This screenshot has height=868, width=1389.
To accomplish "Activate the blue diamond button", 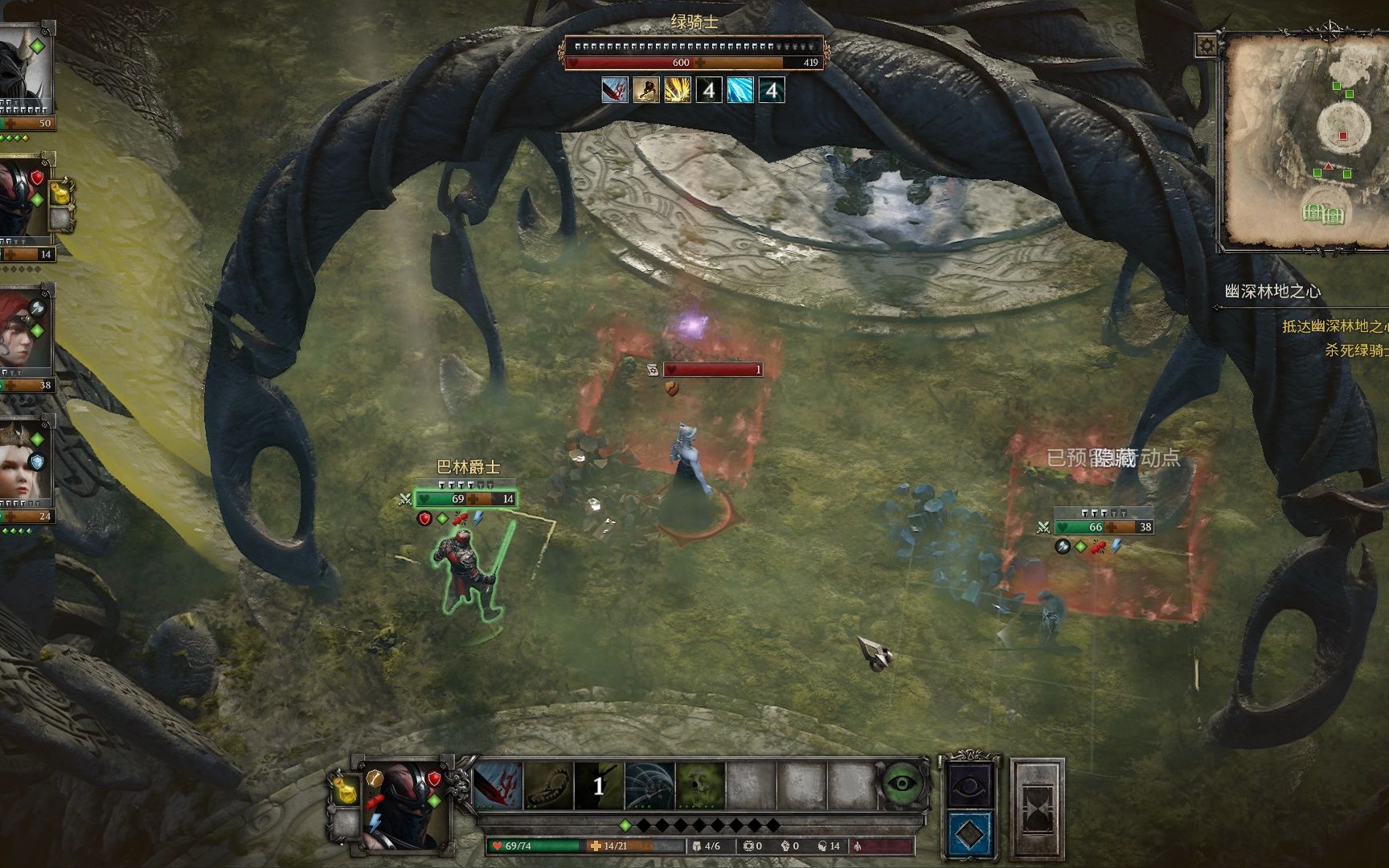I will [x=971, y=833].
